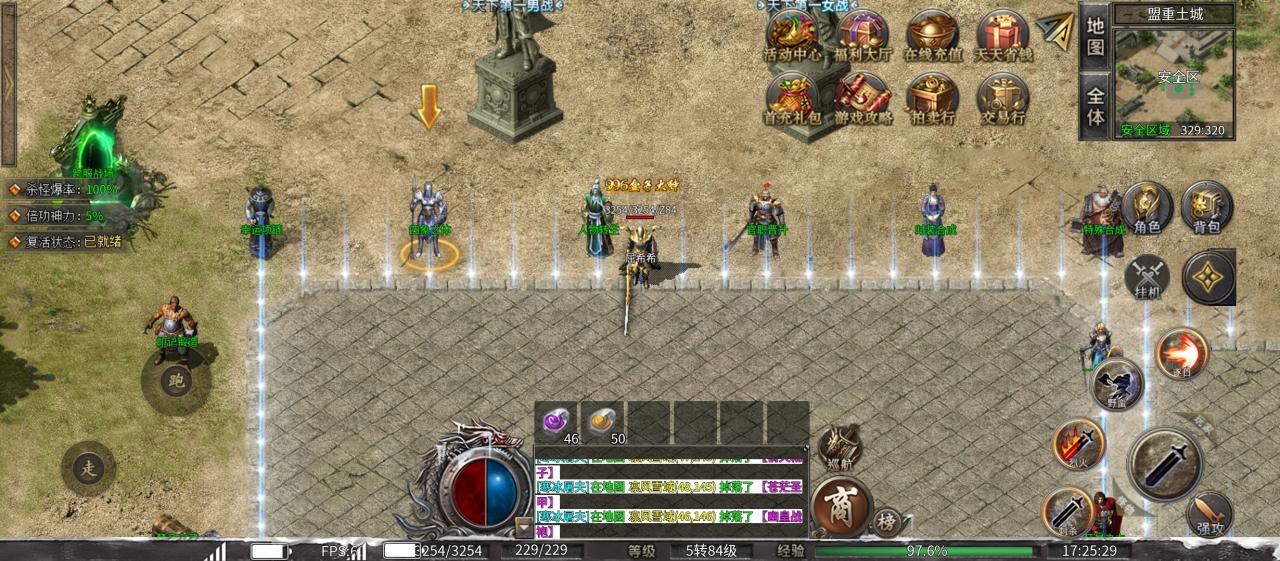
Task: Activate the large sword basic attack
Action: tap(1164, 464)
